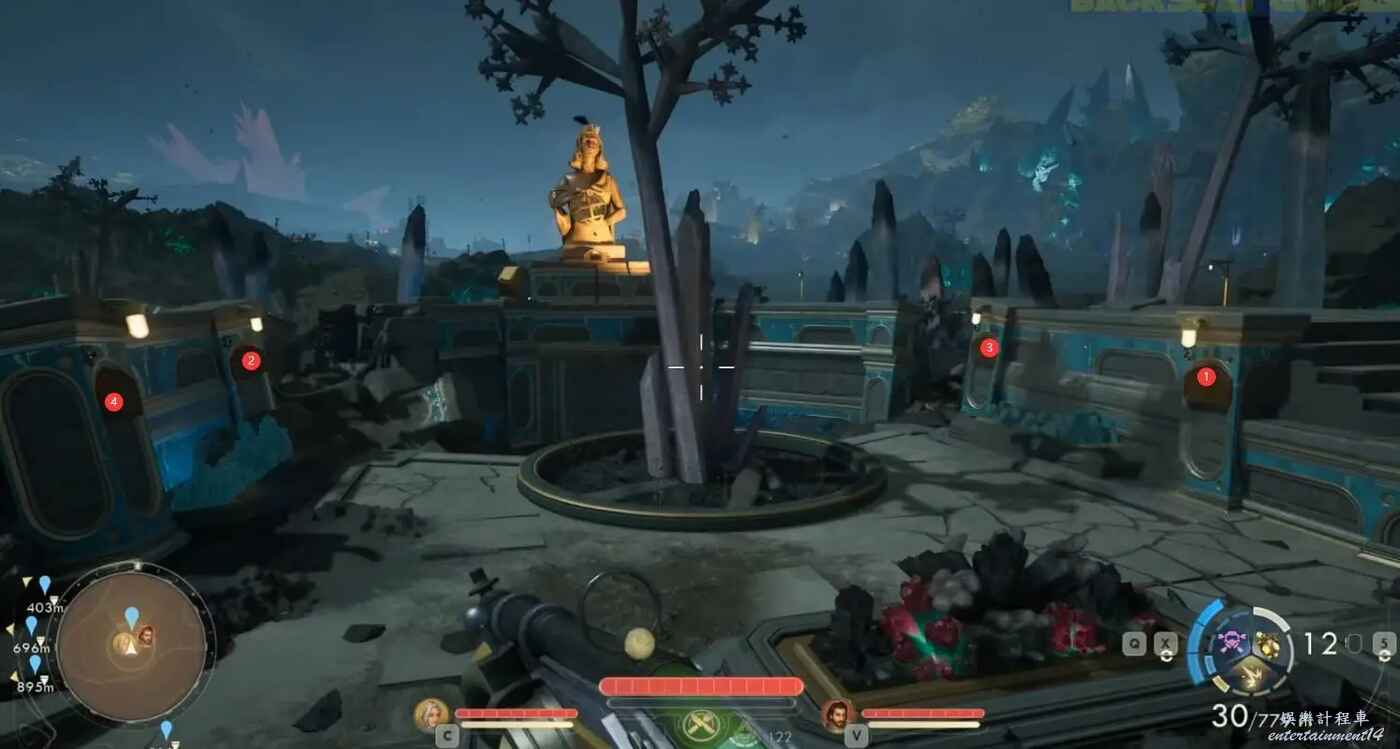This screenshot has height=749, width=1400.
Task: Select the bearded companion portrait
Action: pos(837,715)
